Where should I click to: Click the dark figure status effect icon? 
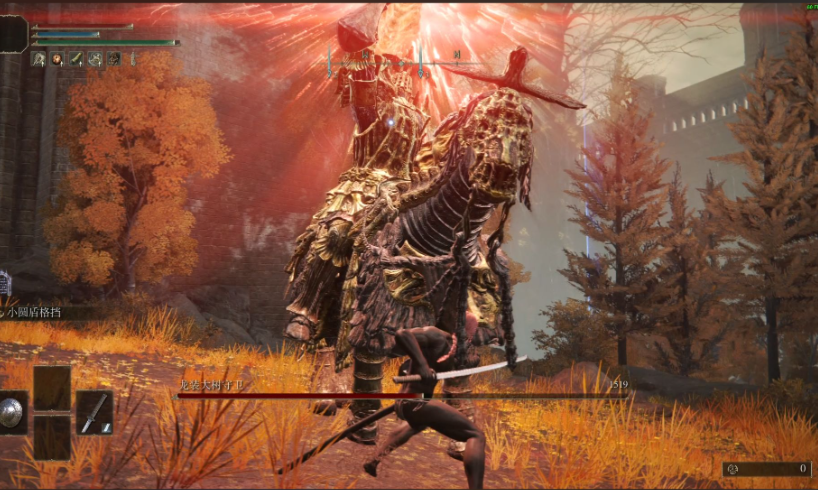click(x=114, y=59)
